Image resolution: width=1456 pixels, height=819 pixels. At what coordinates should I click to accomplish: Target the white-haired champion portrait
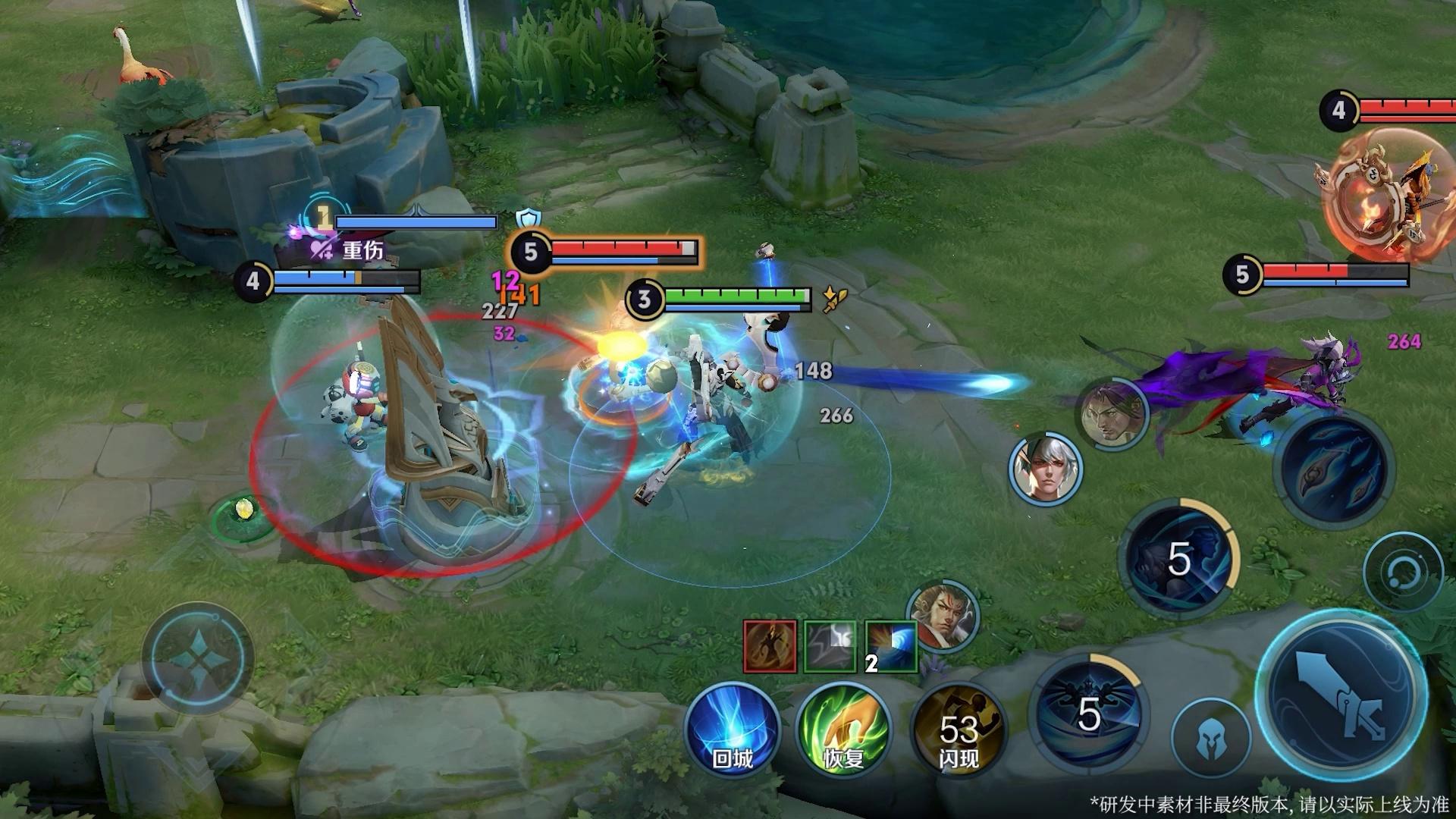point(1046,468)
